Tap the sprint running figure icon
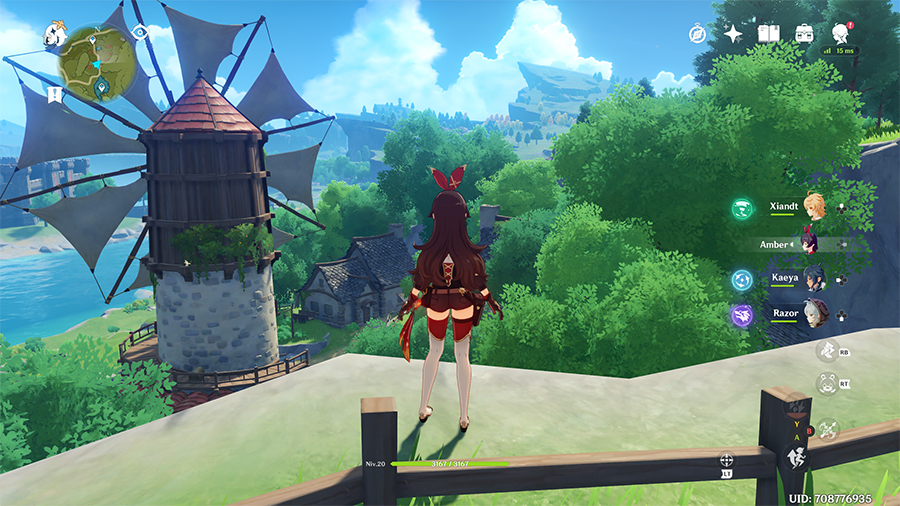Viewport: 900px width, 506px height. pyautogui.click(x=797, y=457)
